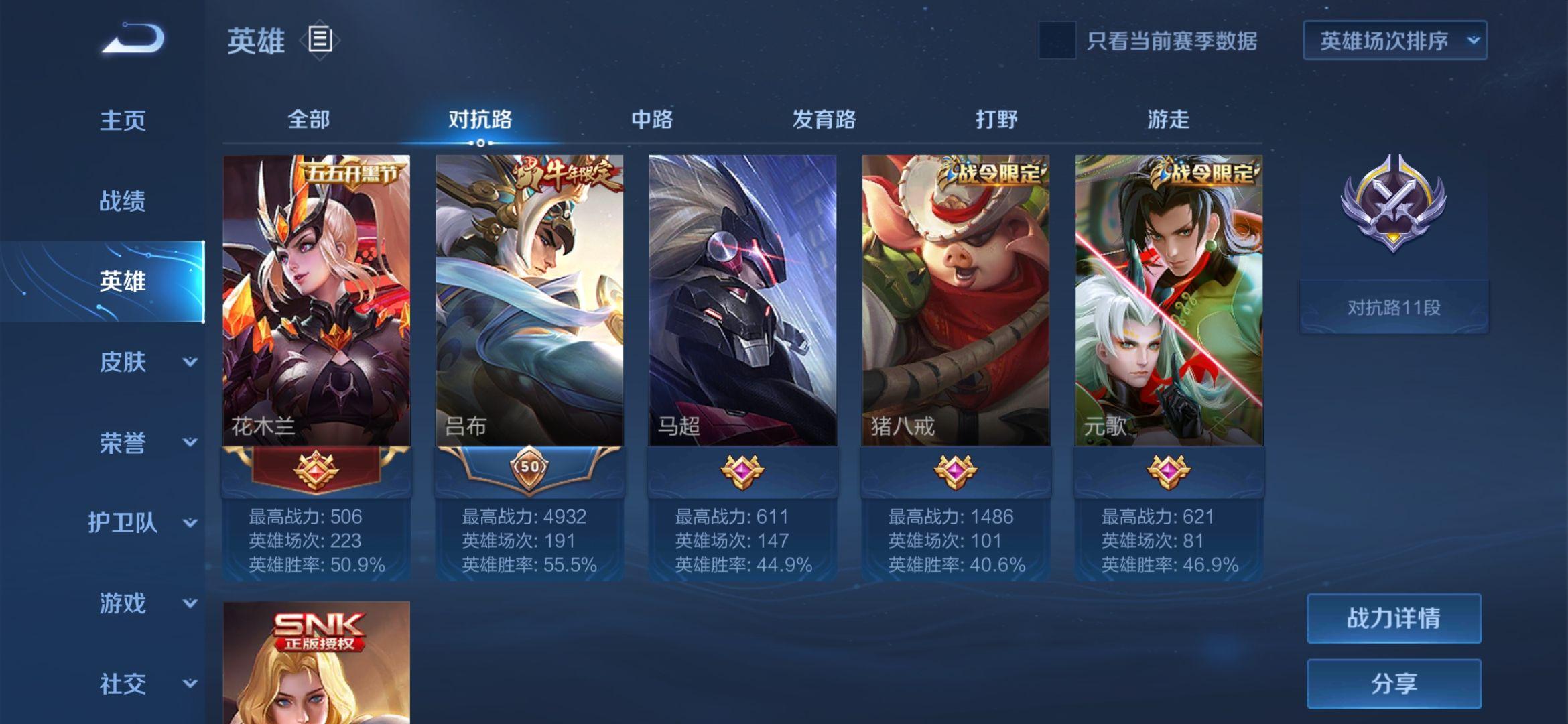1568x724 pixels.
Task: Open the 英雄场次排序 sorting dropdown
Action: [1394, 41]
